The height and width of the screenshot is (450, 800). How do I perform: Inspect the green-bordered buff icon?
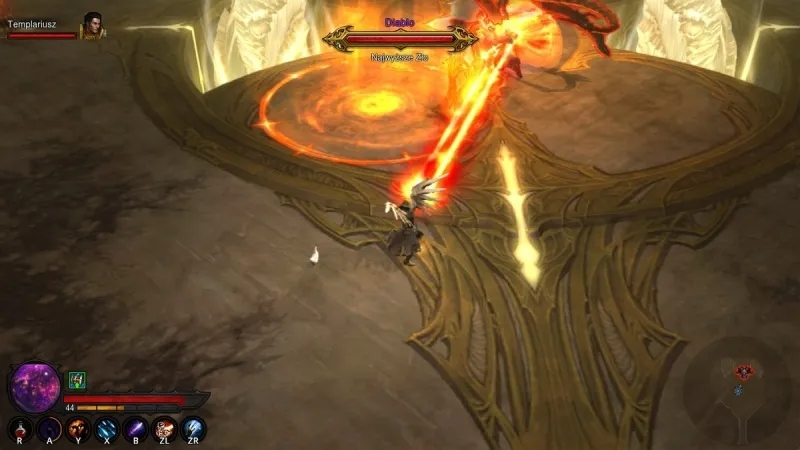point(77,380)
